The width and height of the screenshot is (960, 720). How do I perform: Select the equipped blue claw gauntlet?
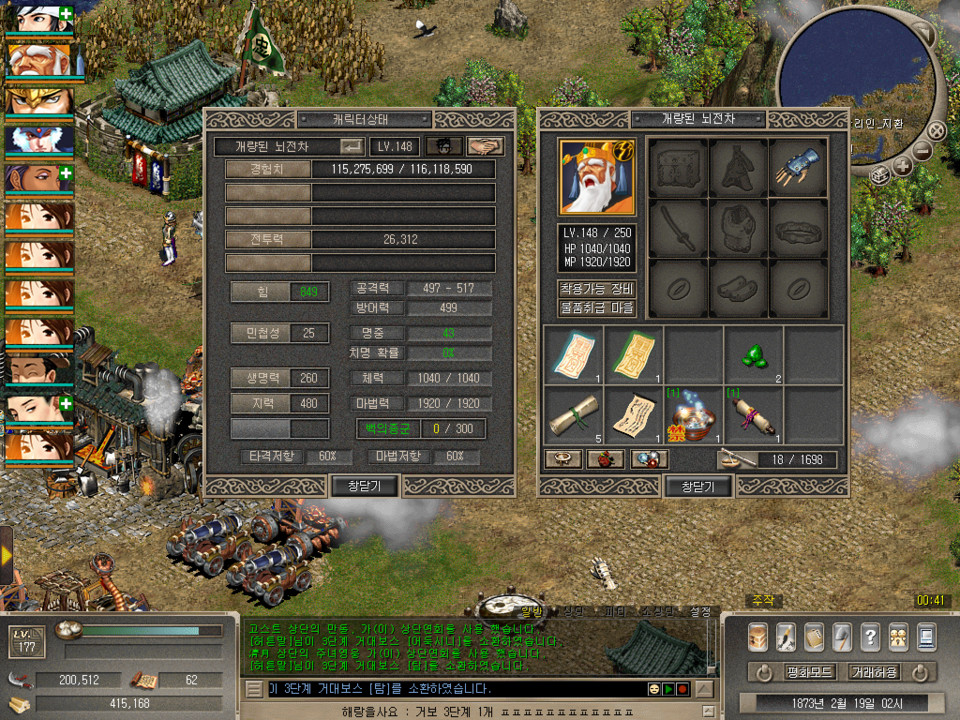click(799, 168)
